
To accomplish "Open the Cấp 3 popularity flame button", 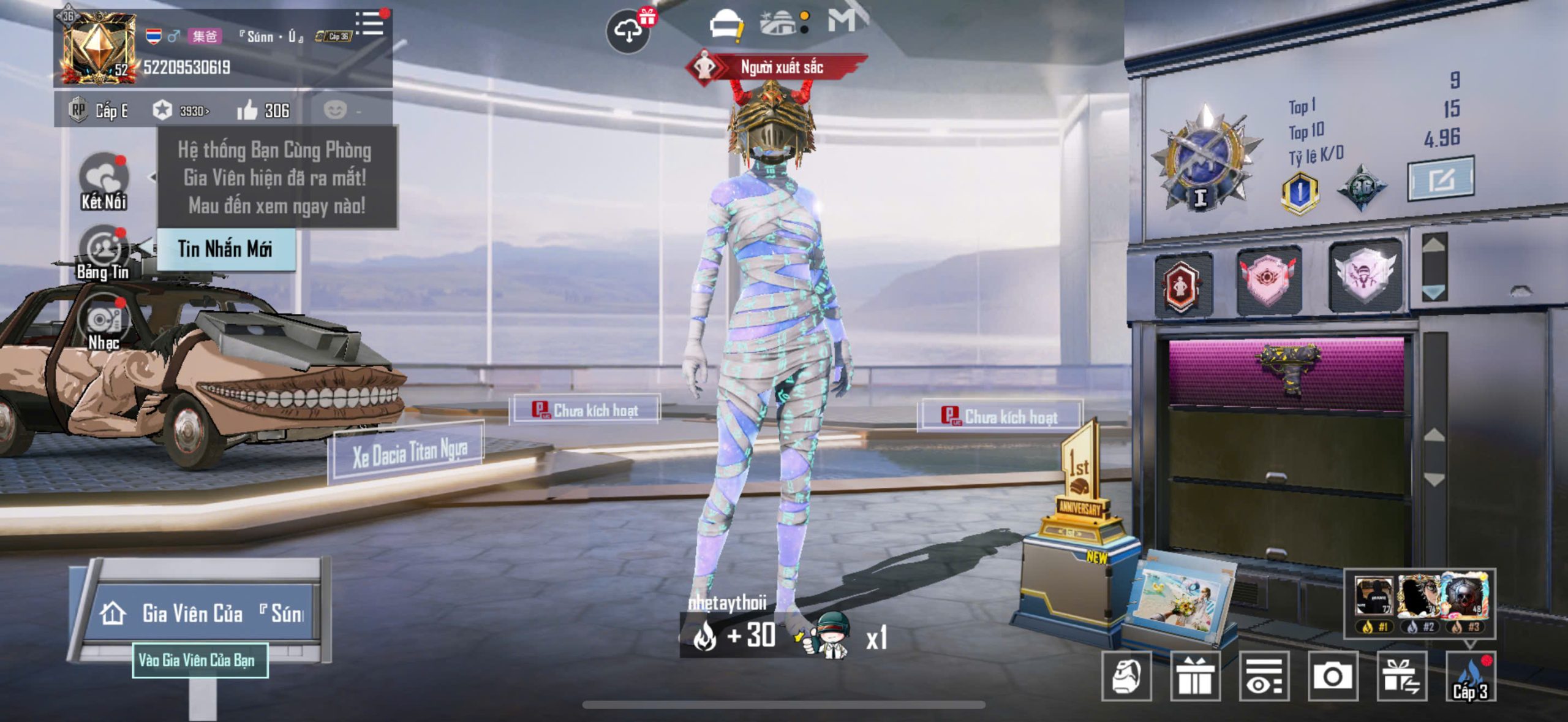I will 1470,677.
